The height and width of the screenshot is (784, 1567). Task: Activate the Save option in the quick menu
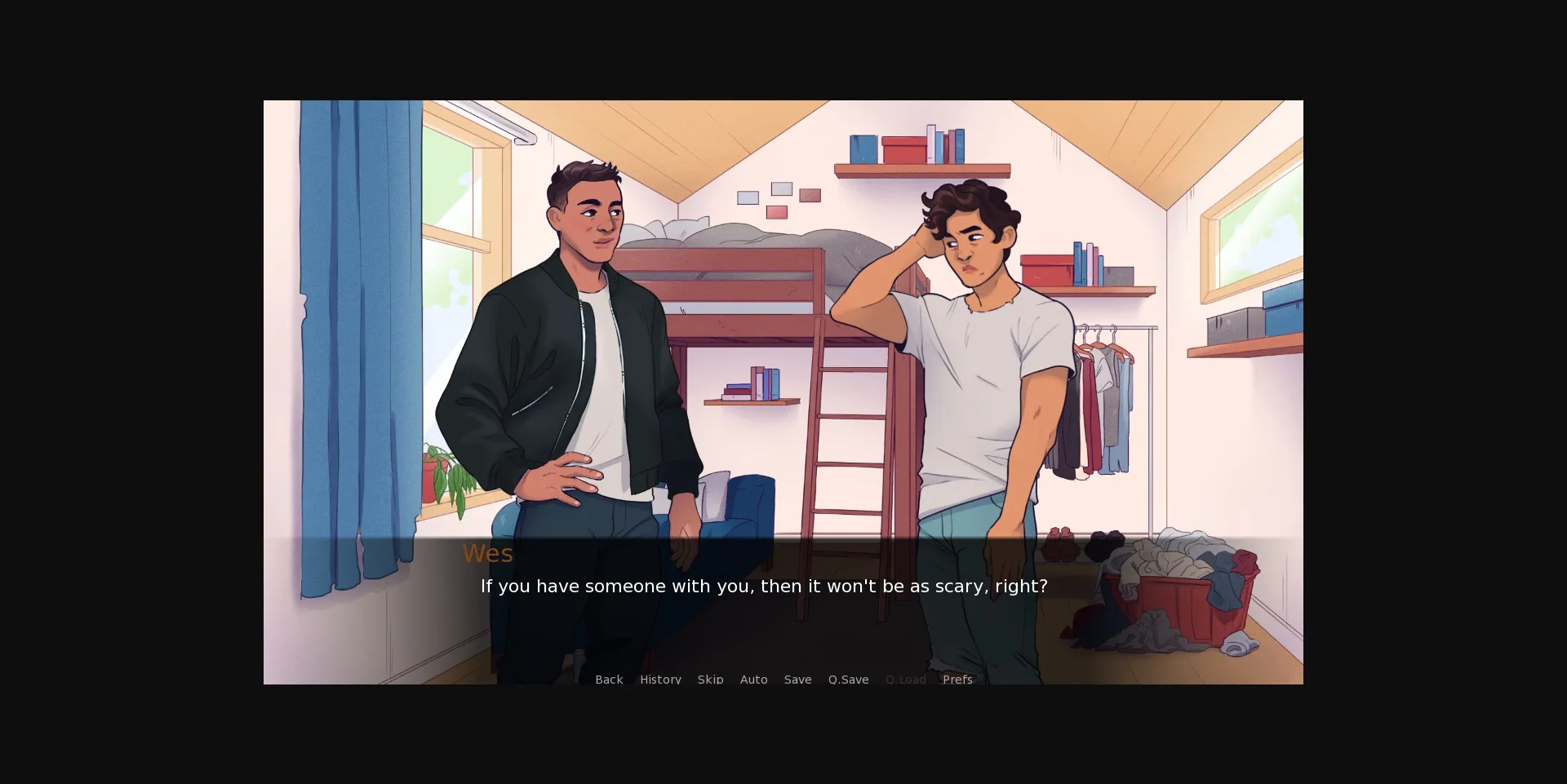click(797, 679)
